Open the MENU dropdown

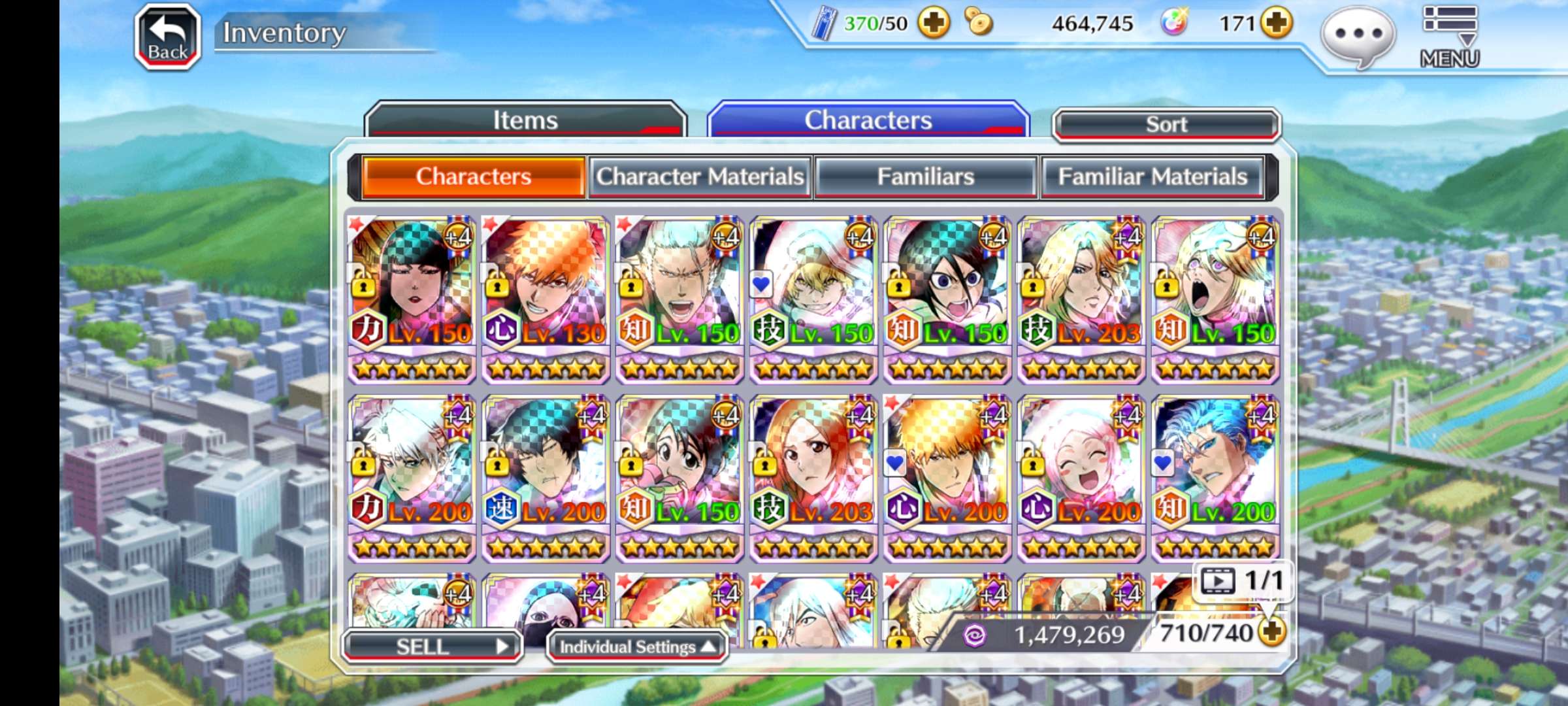1449,37
